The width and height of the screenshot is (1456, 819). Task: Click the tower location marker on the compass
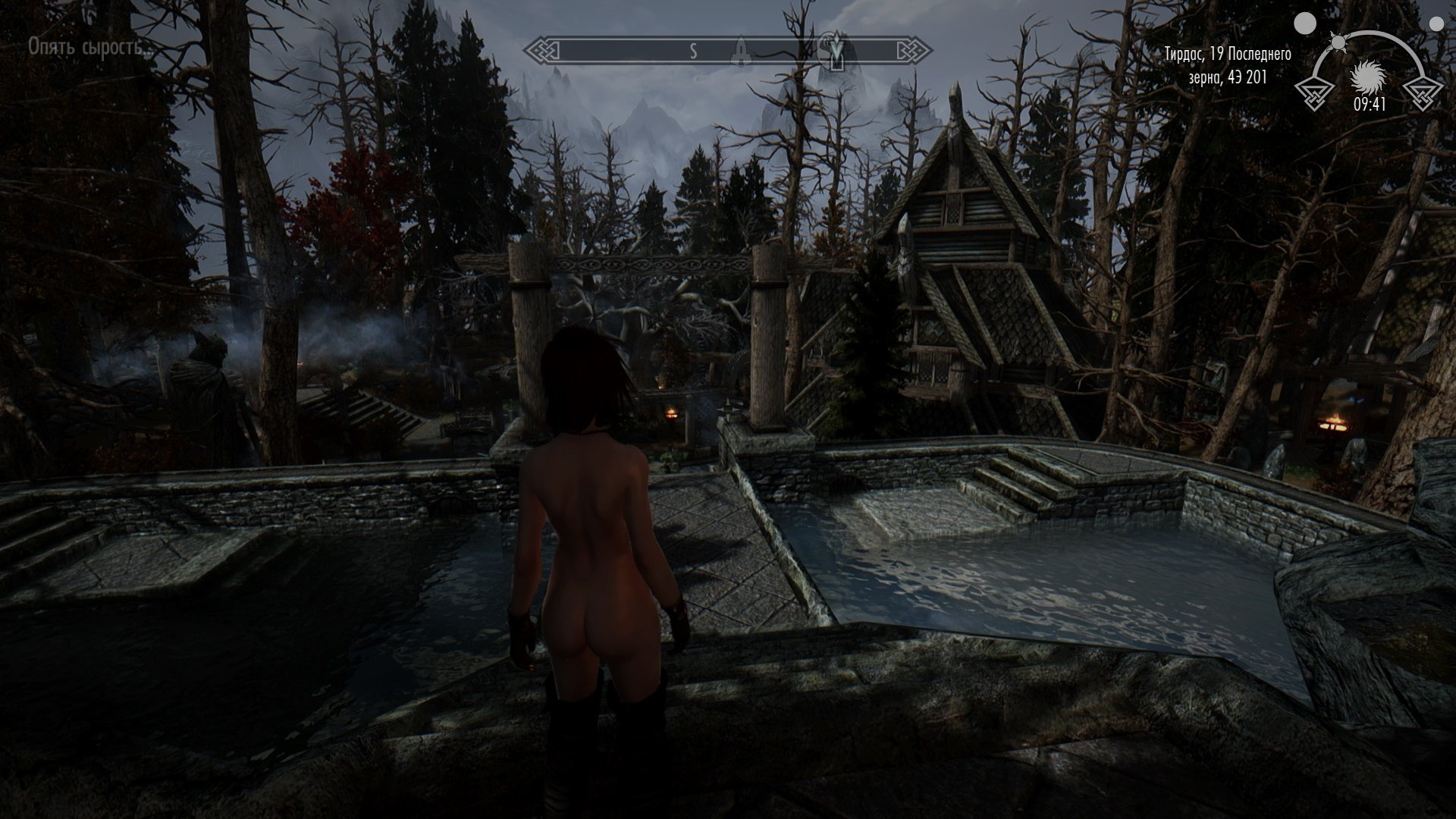coord(741,52)
